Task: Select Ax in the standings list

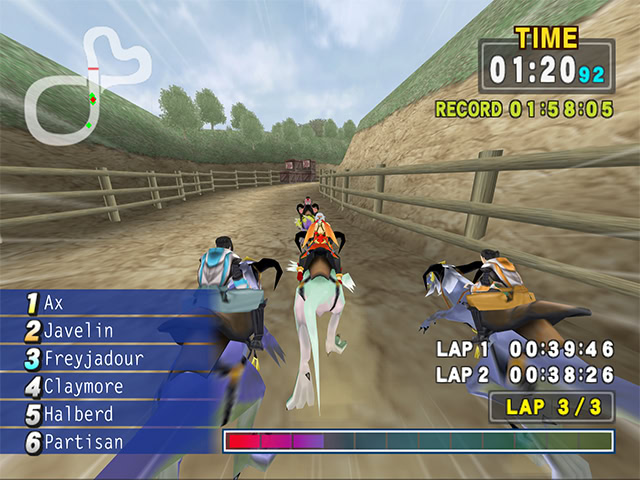Action: 54,302
